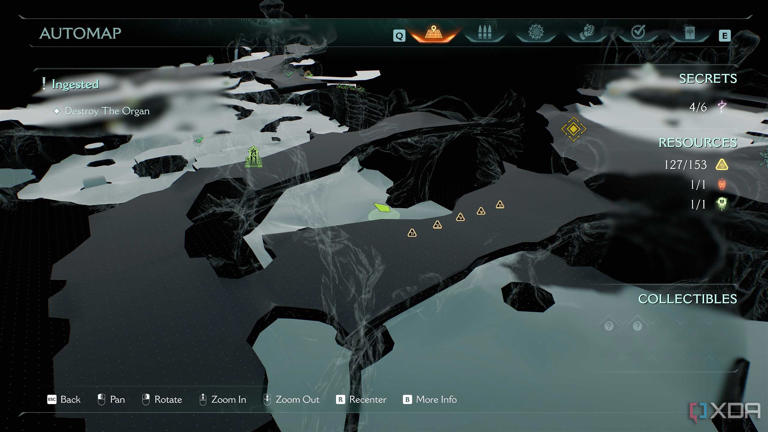Select the yellow diamond map marker
Image resolution: width=768 pixels, height=432 pixels.
click(x=573, y=128)
